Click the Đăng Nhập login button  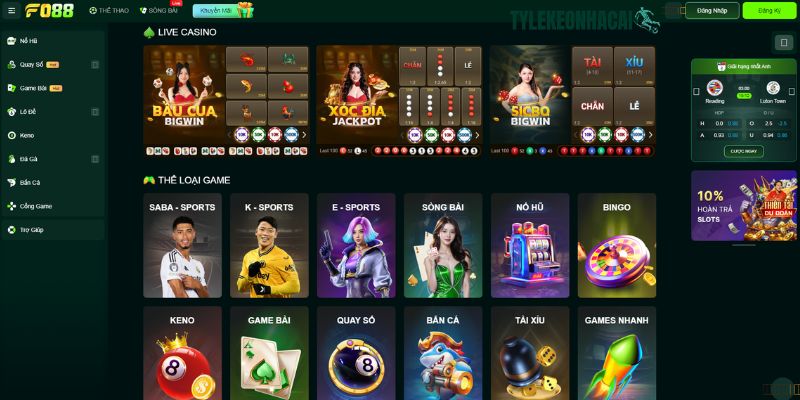713,10
